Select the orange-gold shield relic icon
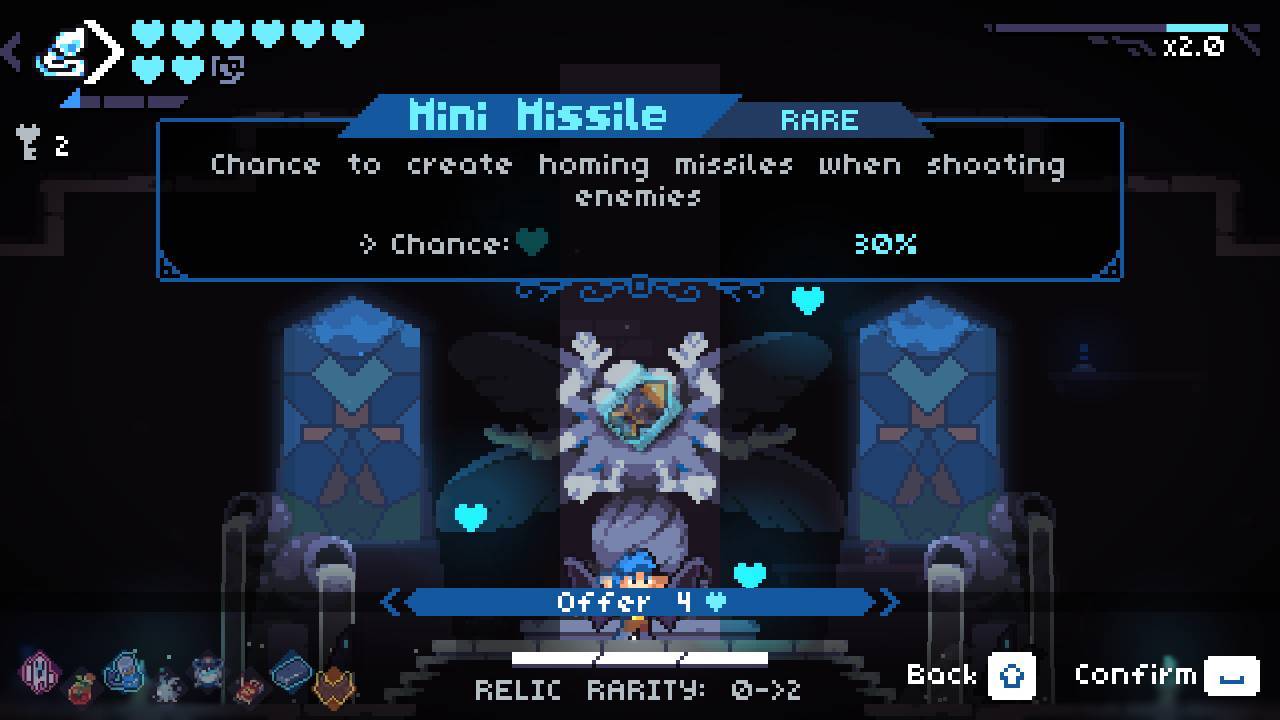 335,685
